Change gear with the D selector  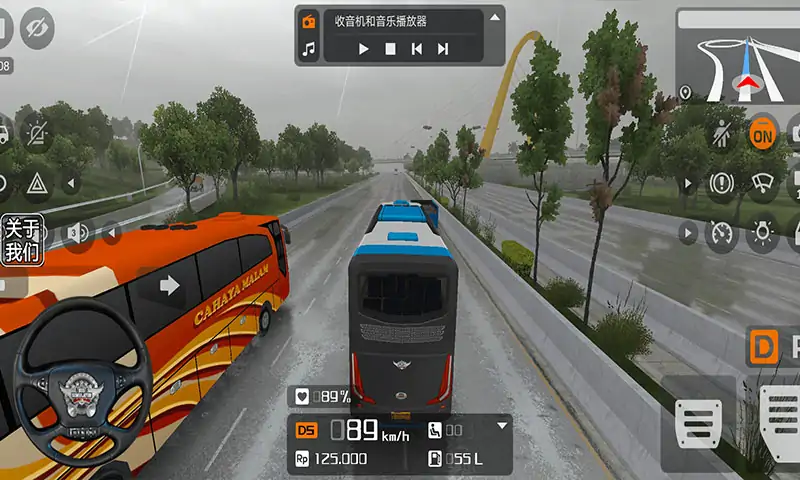tap(763, 346)
